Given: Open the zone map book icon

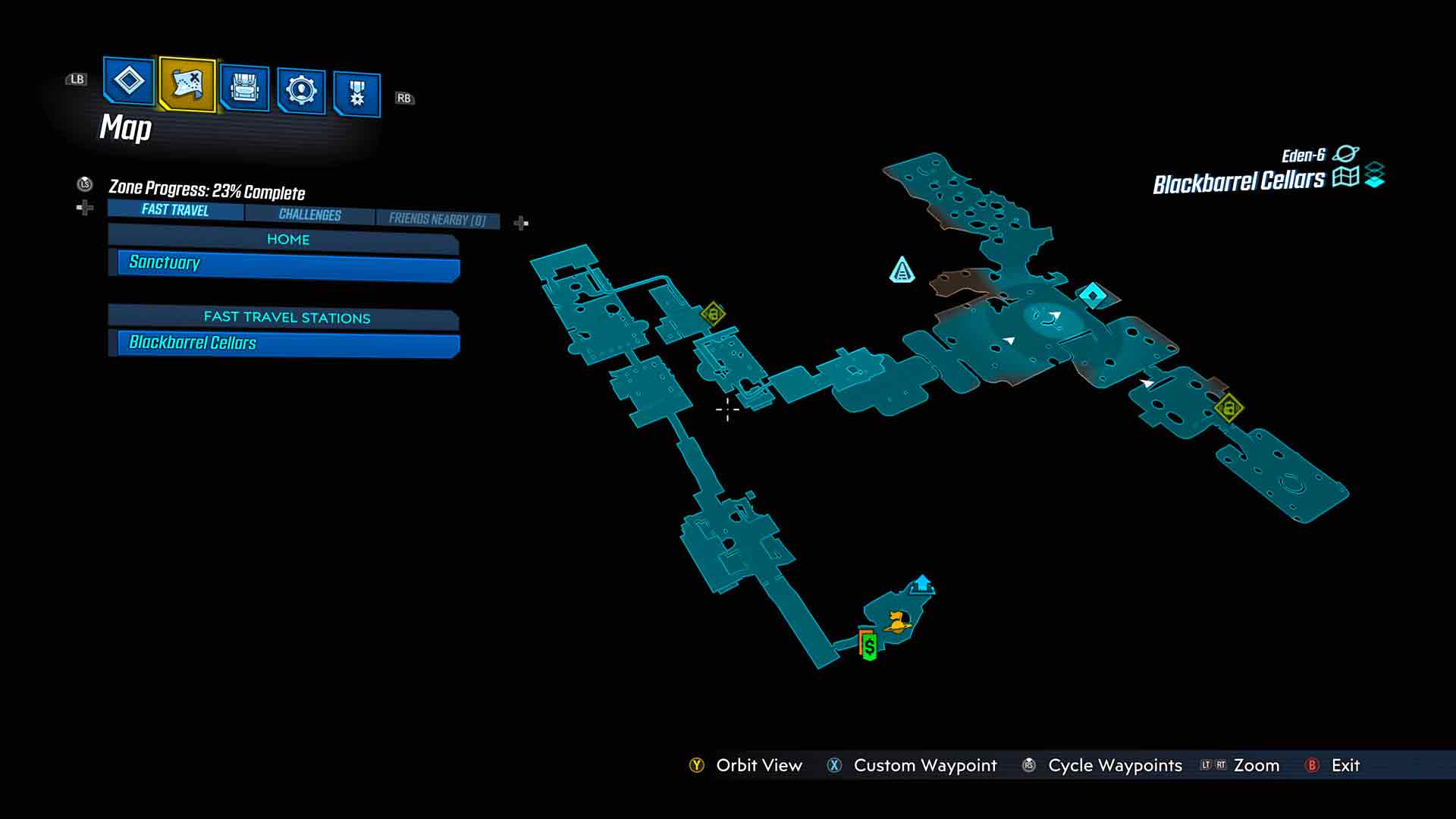Looking at the screenshot, I should [1345, 177].
